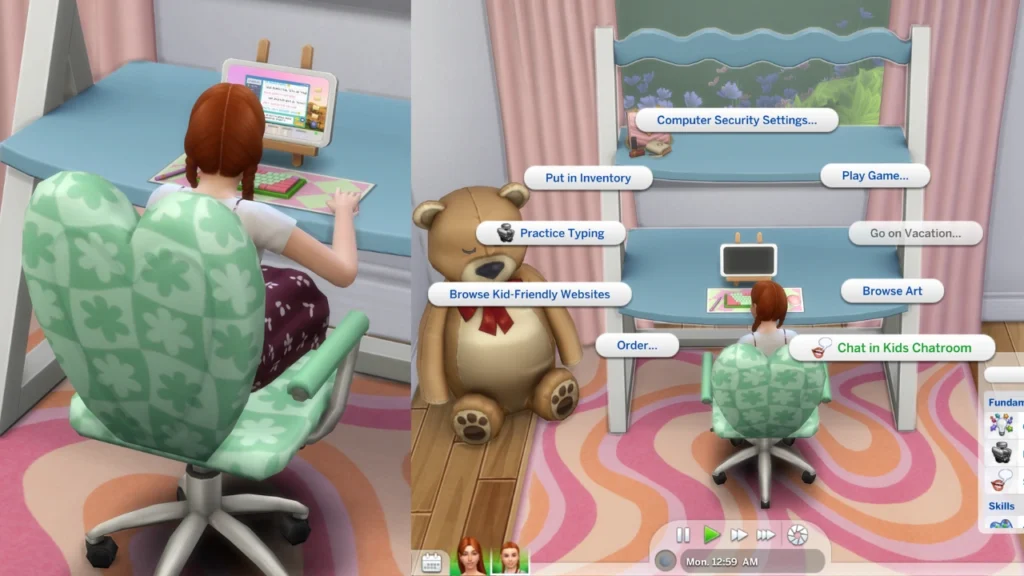Choose Put in Inventory
The width and height of the screenshot is (1024, 576).
tap(587, 178)
